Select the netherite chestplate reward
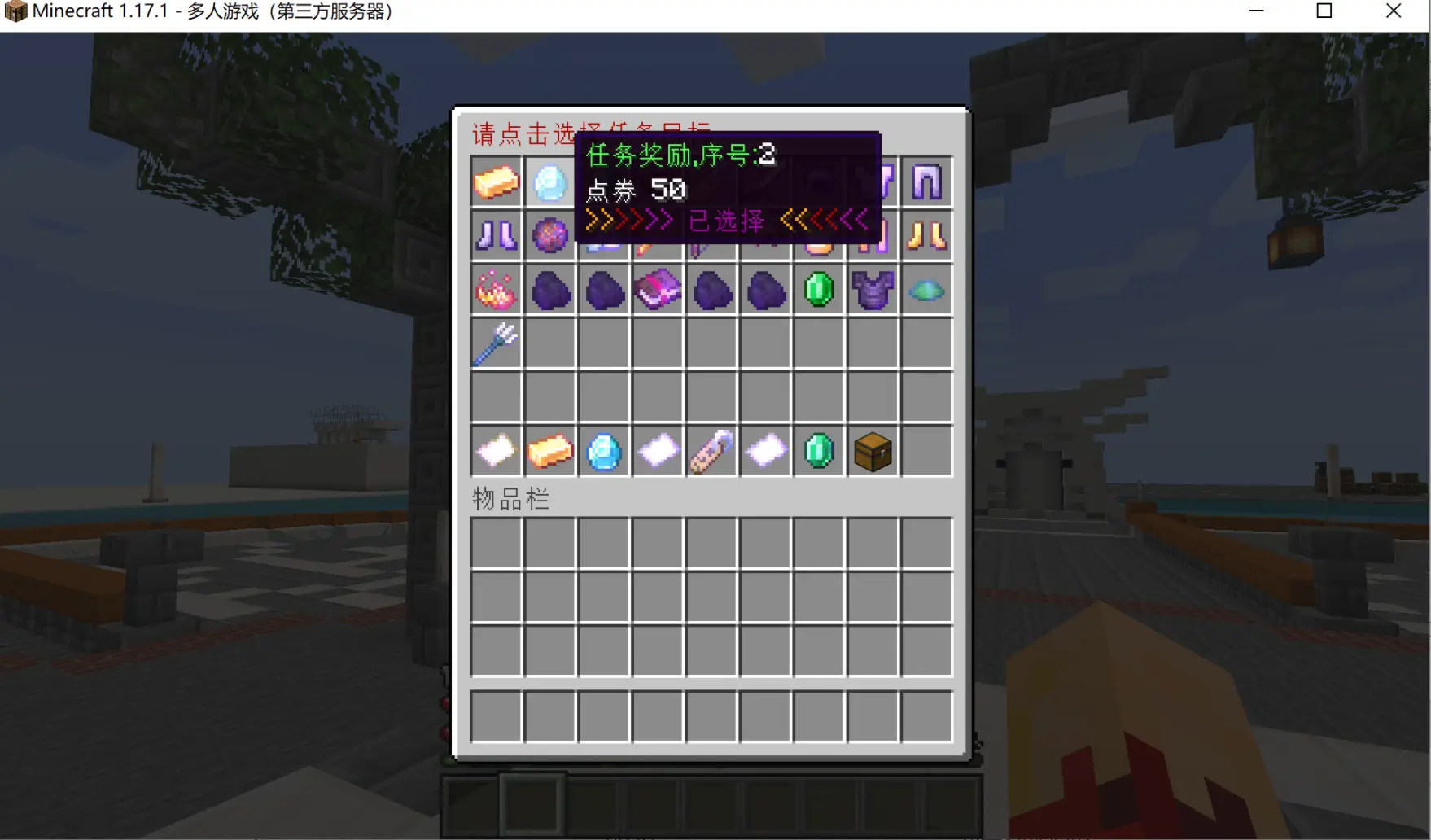 pos(873,290)
